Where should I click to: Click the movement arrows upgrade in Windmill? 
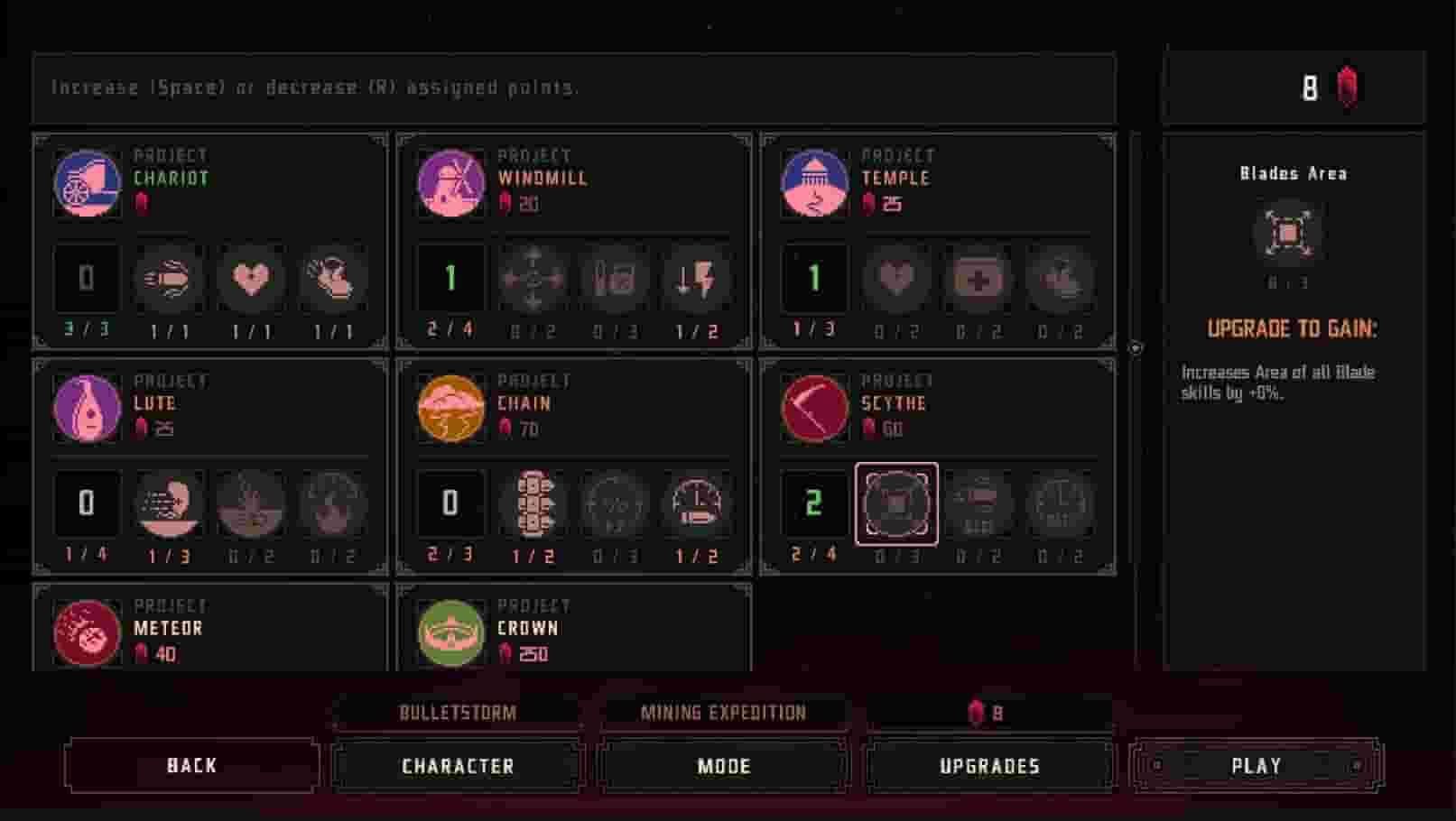(x=533, y=281)
